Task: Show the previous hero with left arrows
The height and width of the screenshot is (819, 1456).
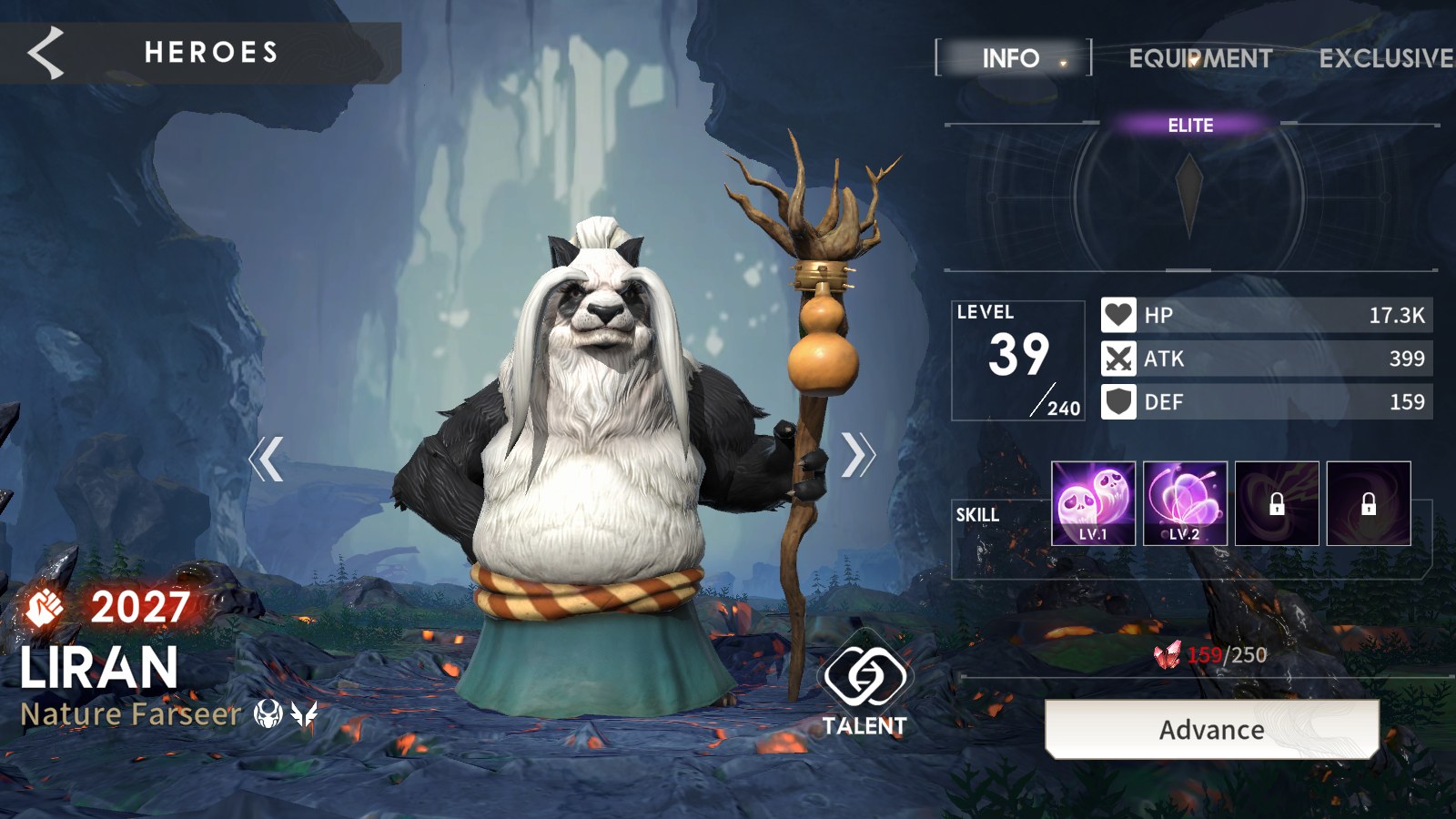Action: point(267,458)
